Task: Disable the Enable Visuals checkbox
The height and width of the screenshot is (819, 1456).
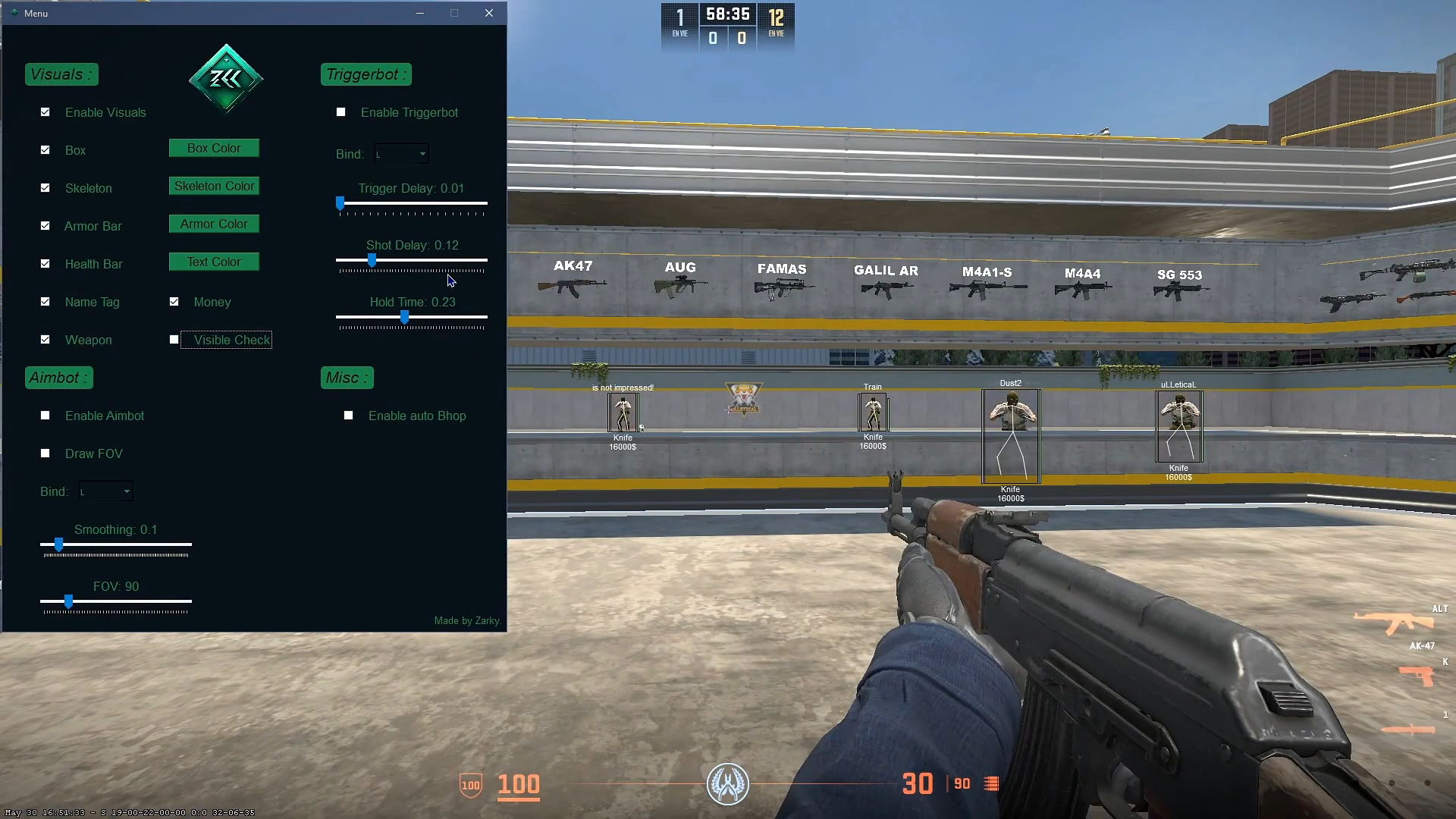Action: tap(45, 111)
